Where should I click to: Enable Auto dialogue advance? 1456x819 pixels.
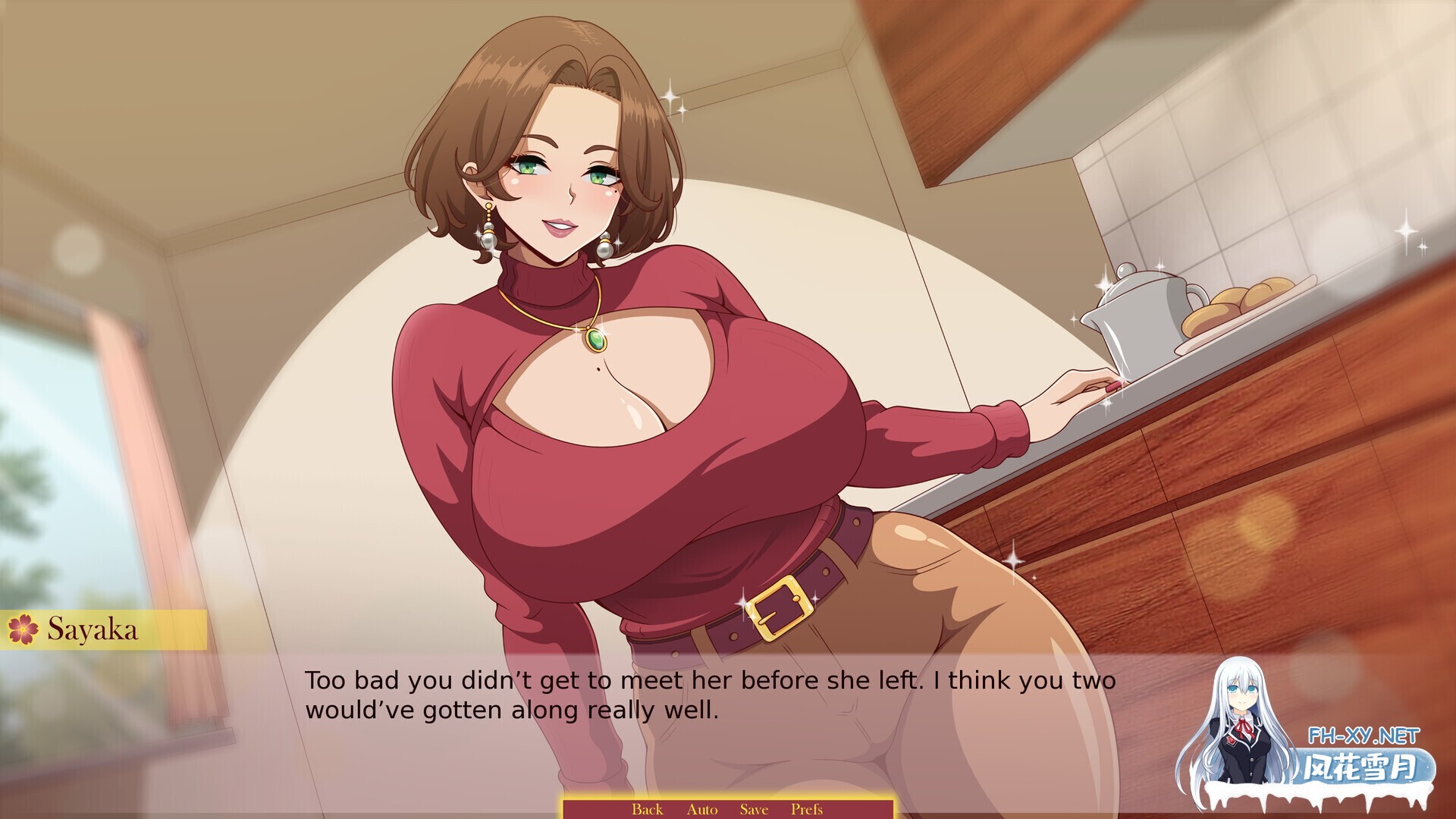[x=701, y=809]
